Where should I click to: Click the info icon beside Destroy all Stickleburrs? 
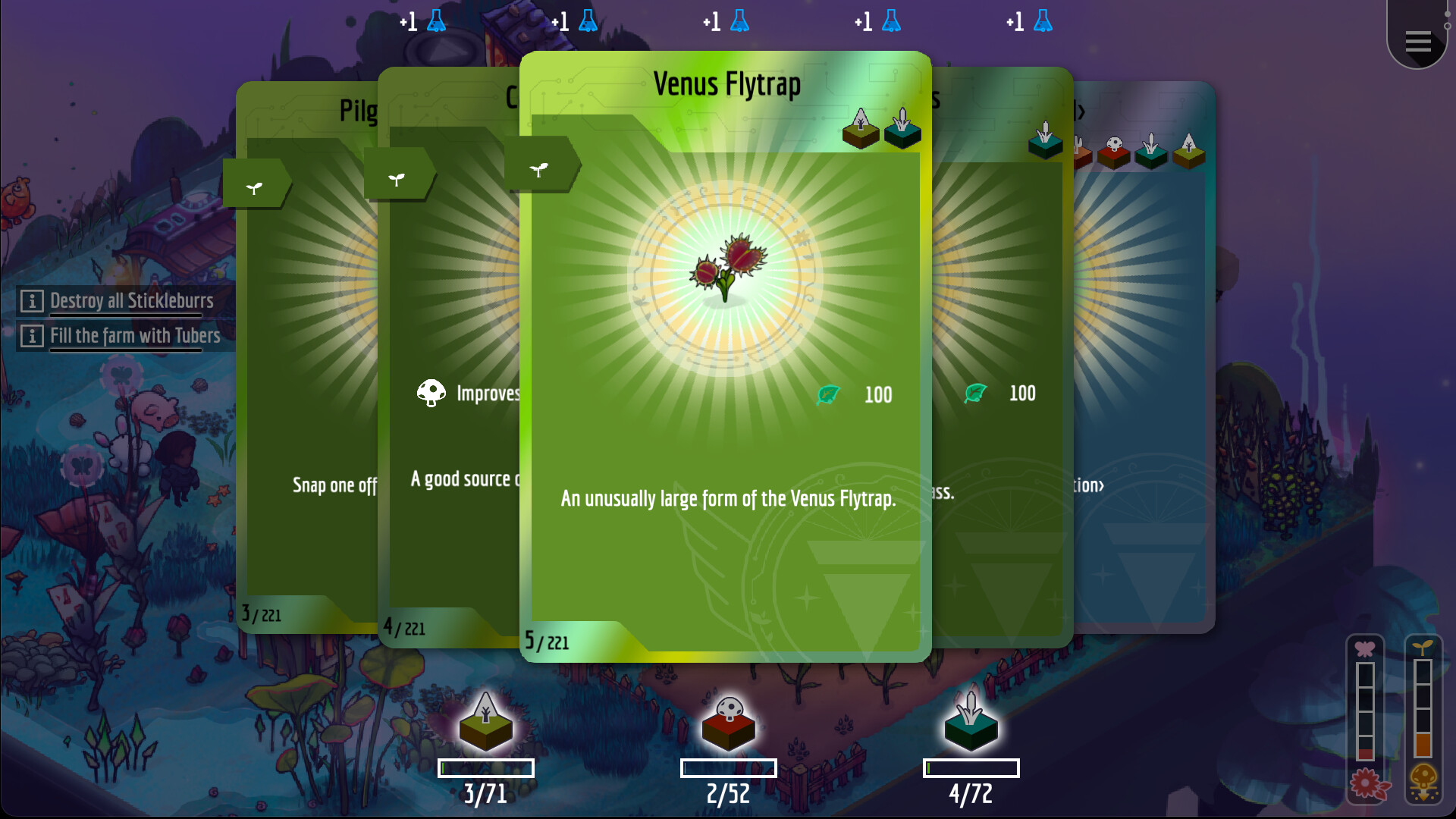(31, 301)
